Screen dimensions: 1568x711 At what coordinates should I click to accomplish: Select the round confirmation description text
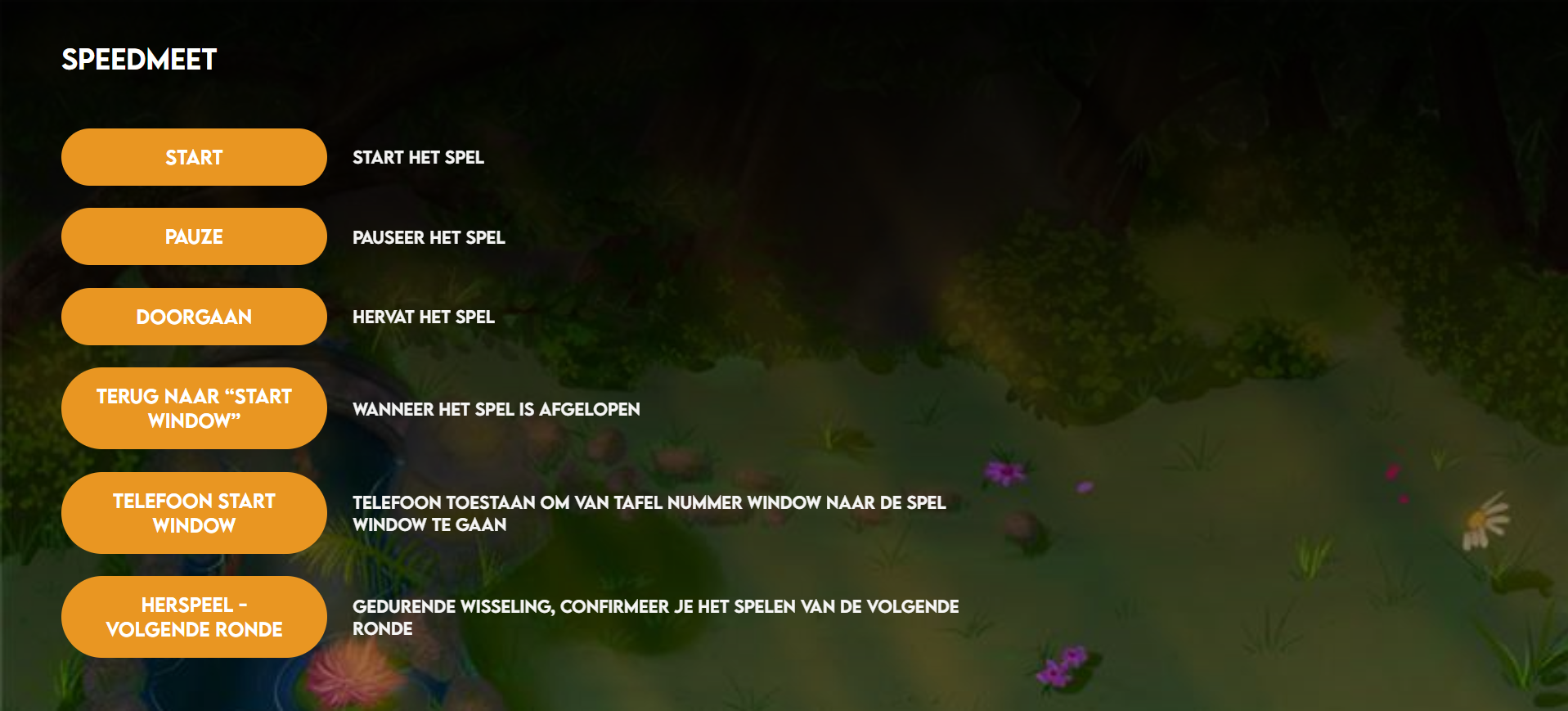tap(656, 618)
